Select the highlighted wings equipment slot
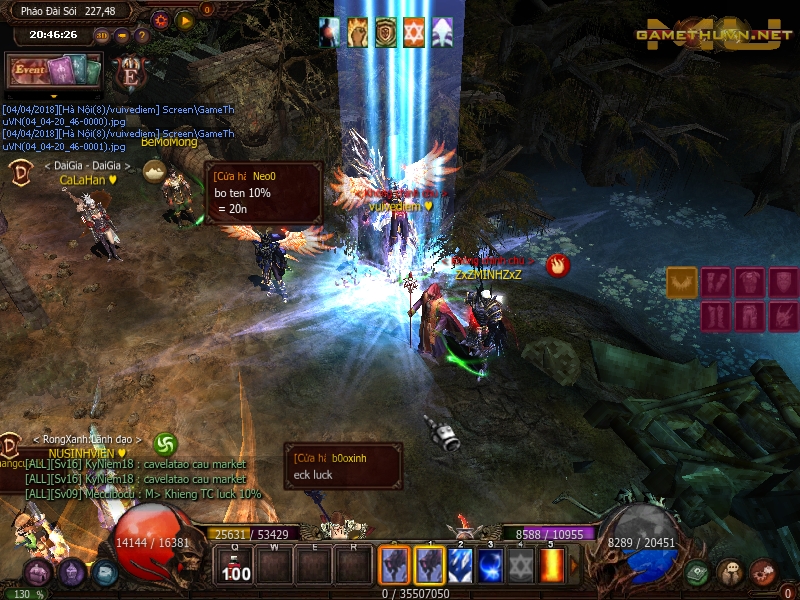 [x=682, y=282]
